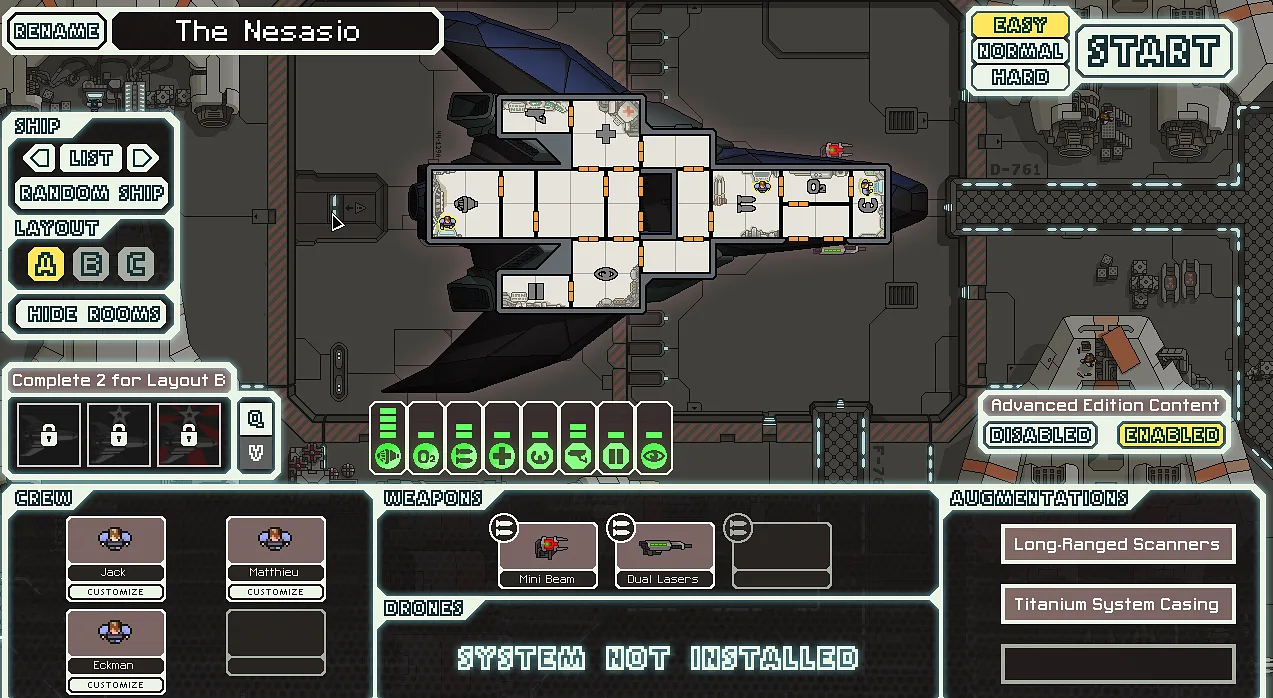Pick a Random Ship
This screenshot has width=1273, height=698.
coord(92,193)
